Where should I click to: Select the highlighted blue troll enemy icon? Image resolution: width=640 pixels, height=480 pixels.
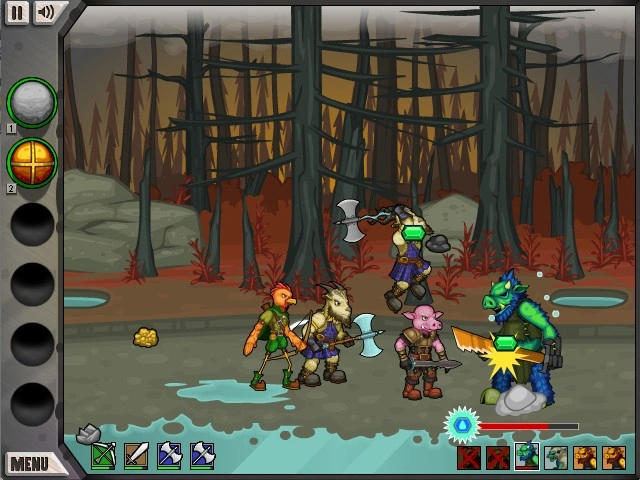527,457
